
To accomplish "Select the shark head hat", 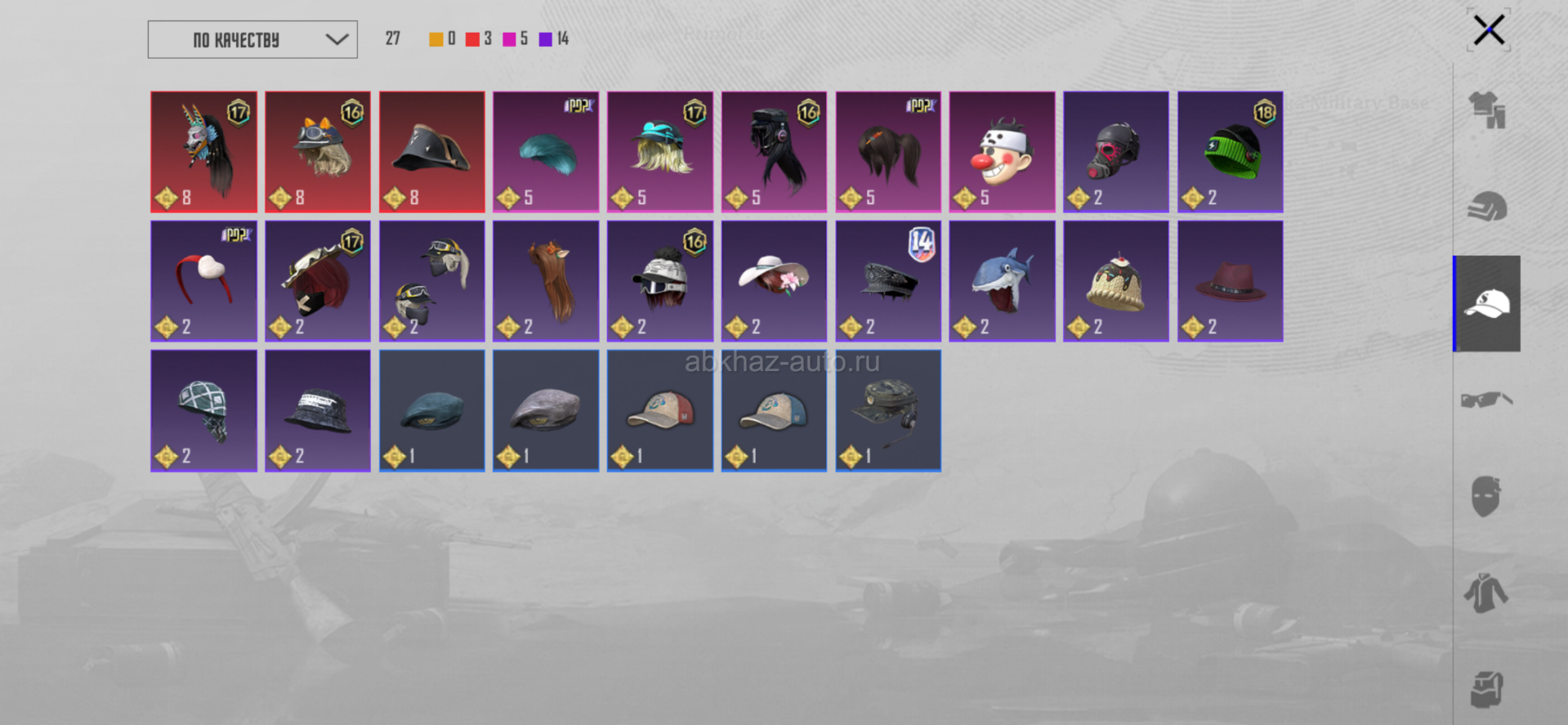I will pos(1002,281).
